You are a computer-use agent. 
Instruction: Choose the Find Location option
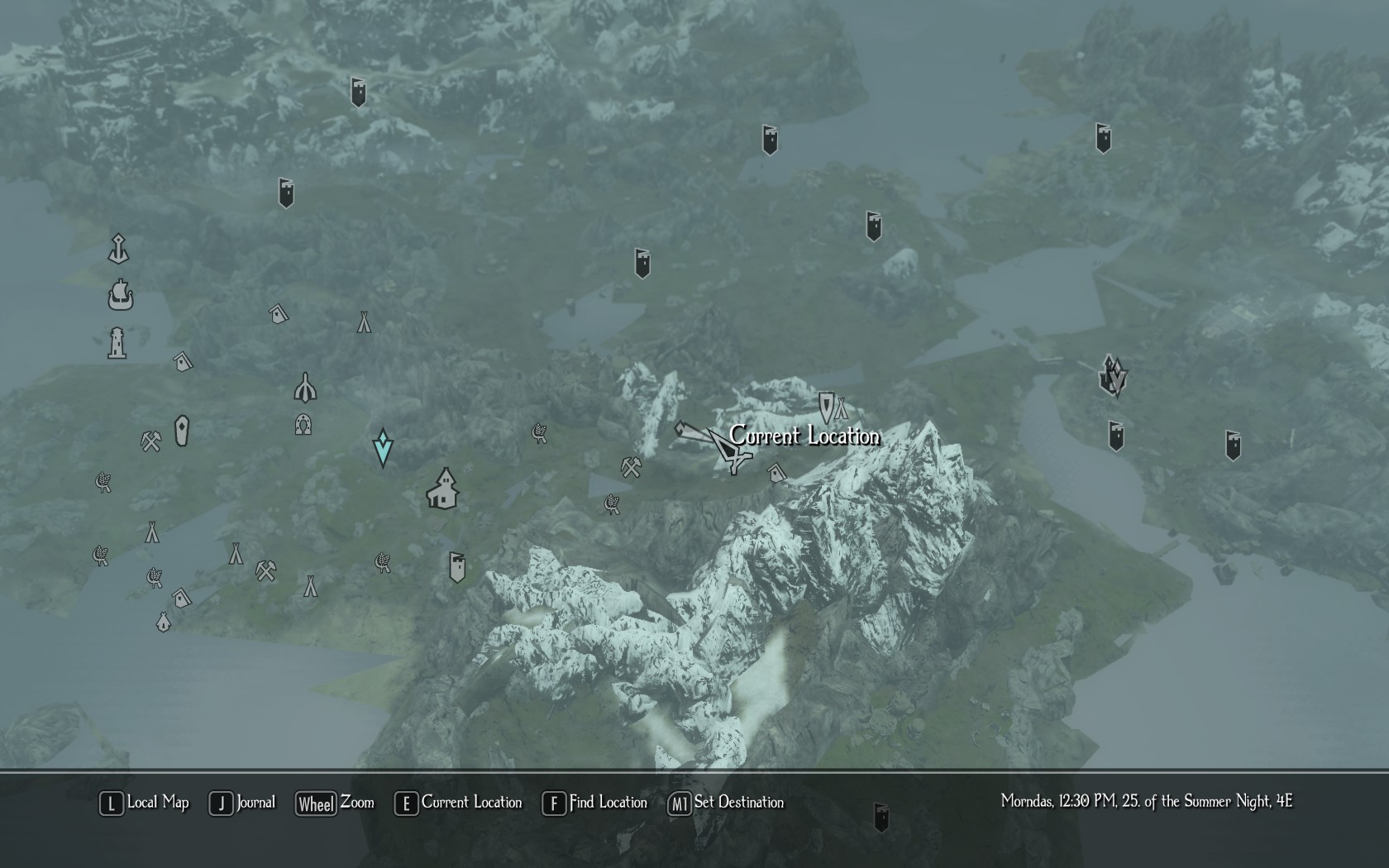pos(595,803)
